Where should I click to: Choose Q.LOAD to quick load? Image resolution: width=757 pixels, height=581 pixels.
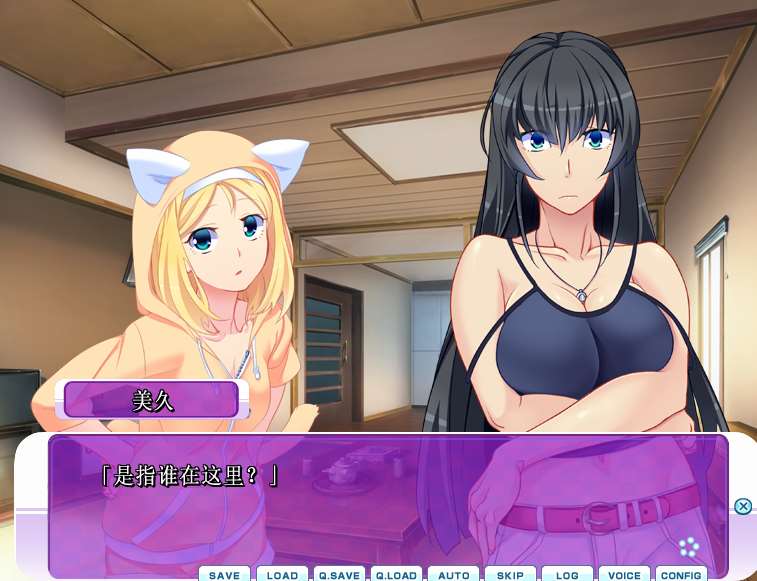point(395,574)
